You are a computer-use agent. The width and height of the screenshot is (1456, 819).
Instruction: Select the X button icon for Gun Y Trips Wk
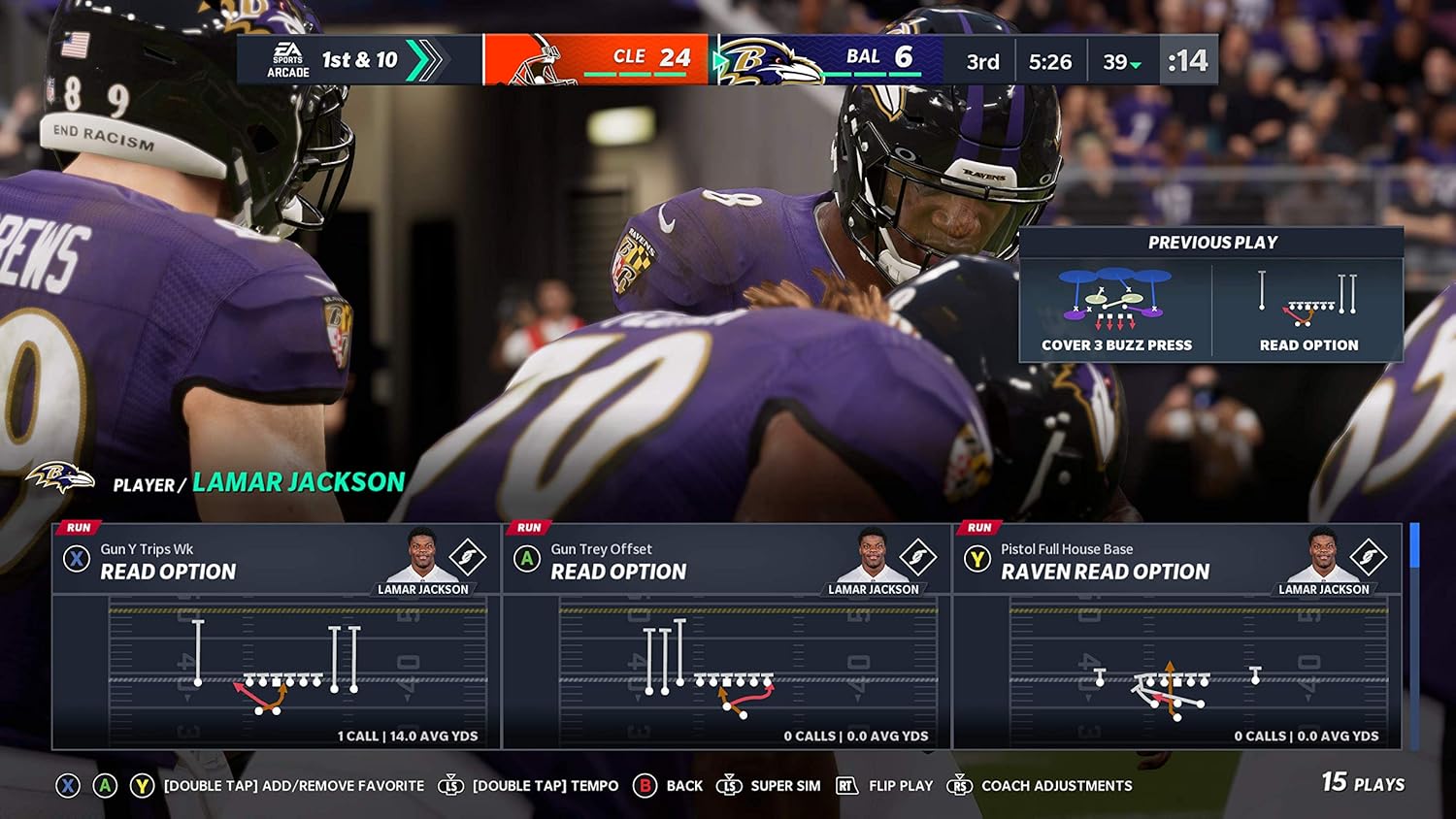76,558
